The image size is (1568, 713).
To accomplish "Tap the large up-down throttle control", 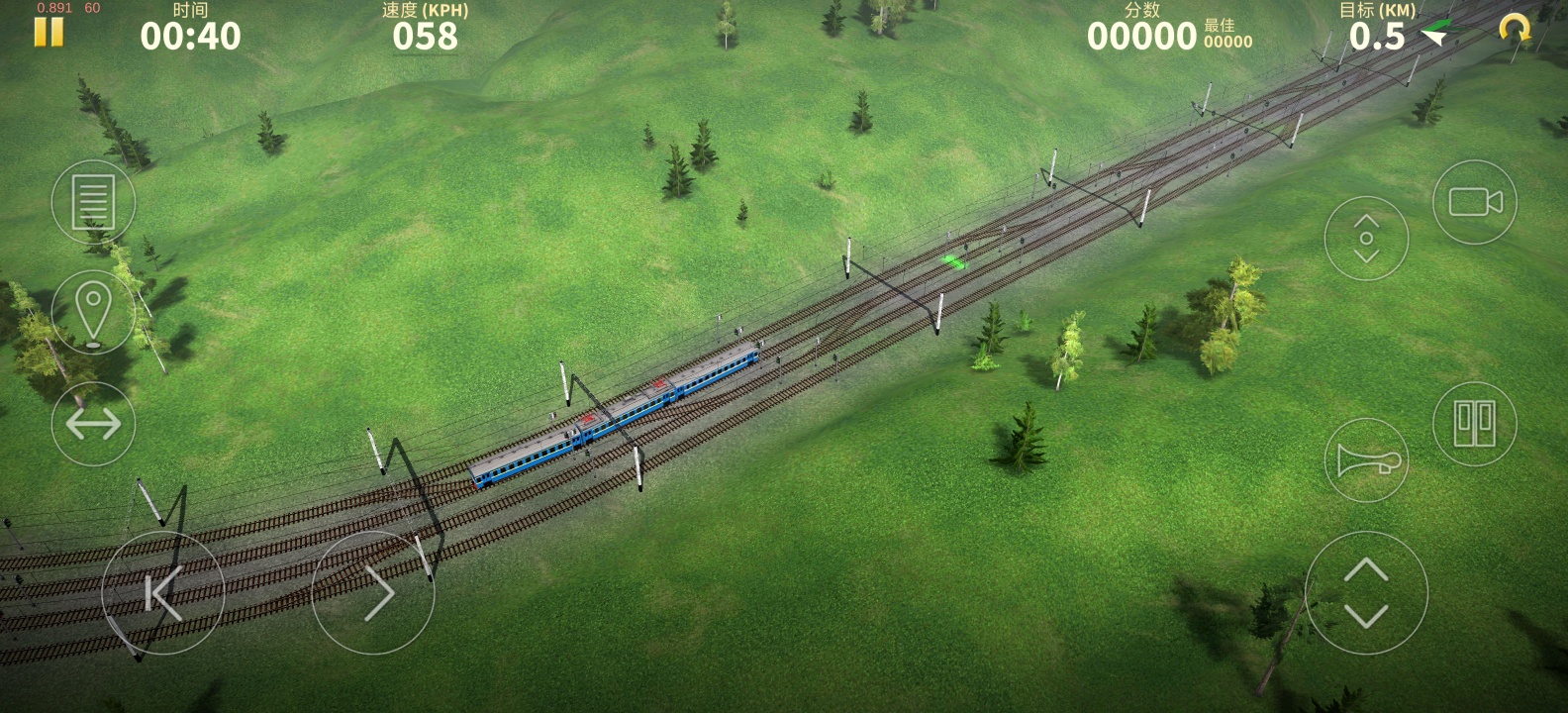I will [1366, 593].
